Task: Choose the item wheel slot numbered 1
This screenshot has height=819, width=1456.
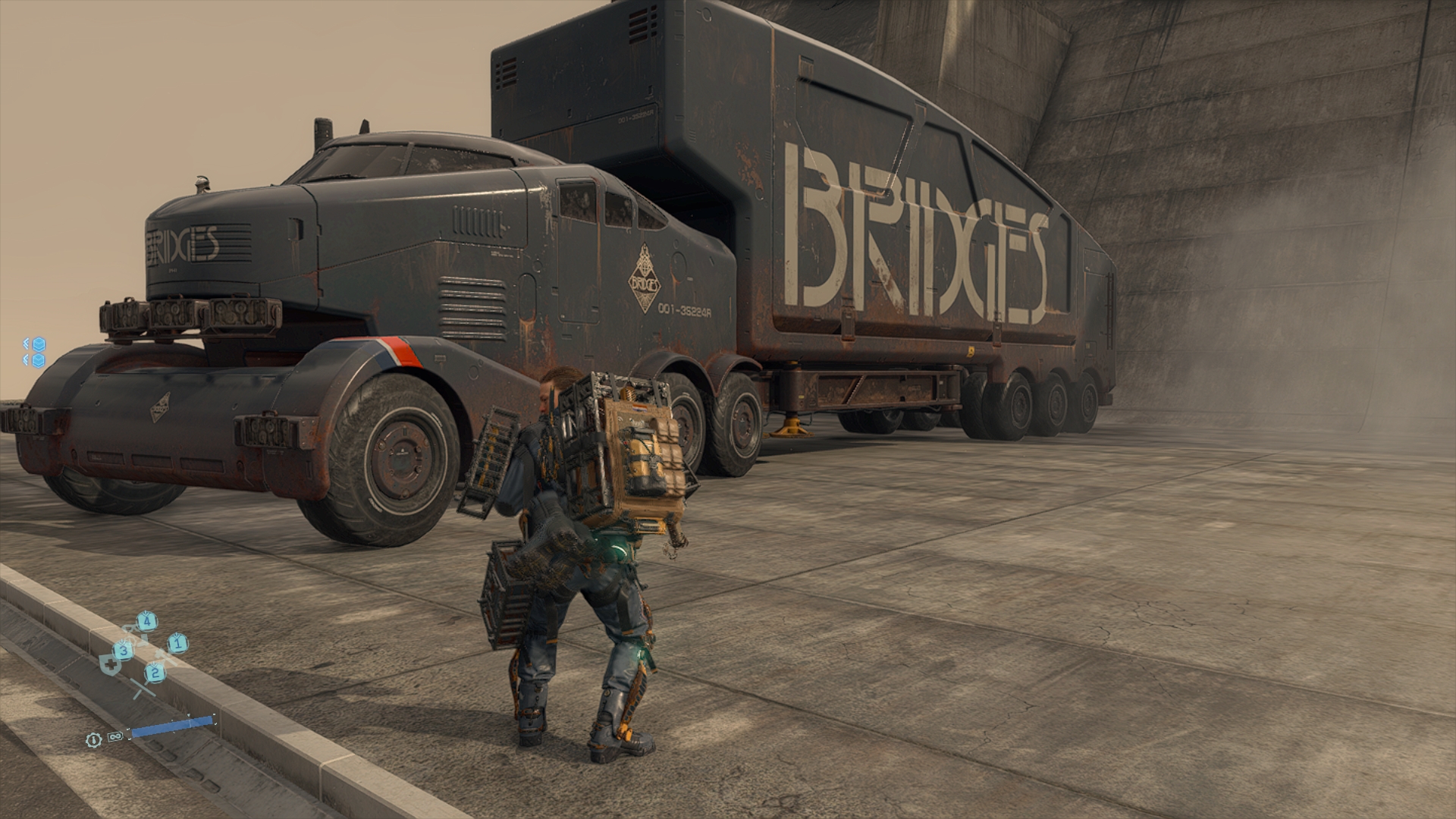Action: (x=177, y=644)
